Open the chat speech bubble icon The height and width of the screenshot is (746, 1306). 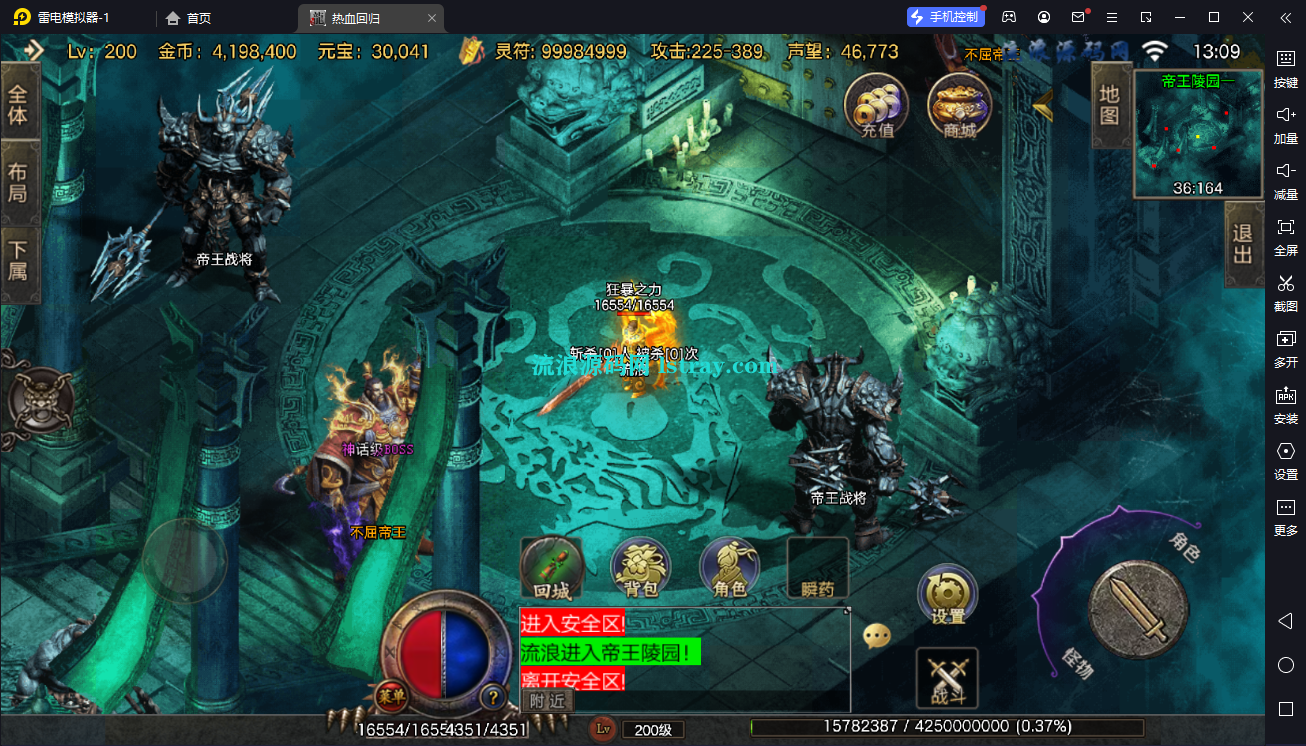877,636
